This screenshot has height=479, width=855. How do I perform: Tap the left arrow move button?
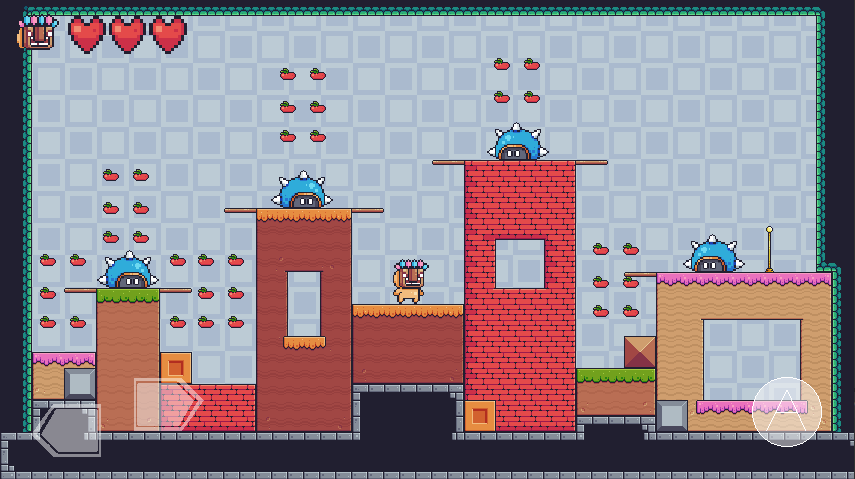click(x=67, y=430)
